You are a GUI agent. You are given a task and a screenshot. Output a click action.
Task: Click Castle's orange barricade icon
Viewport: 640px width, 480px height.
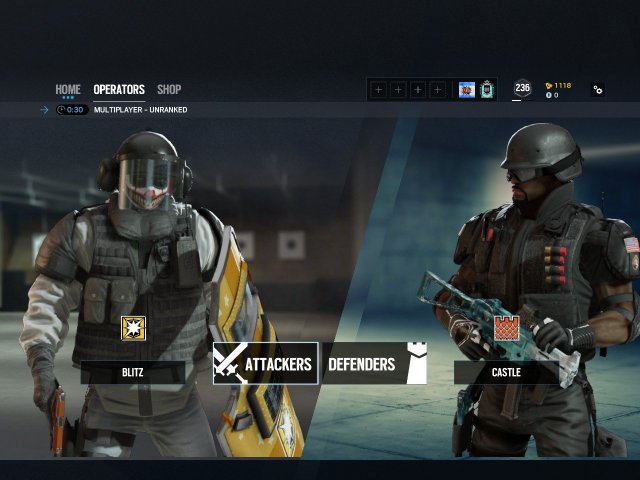[506, 328]
